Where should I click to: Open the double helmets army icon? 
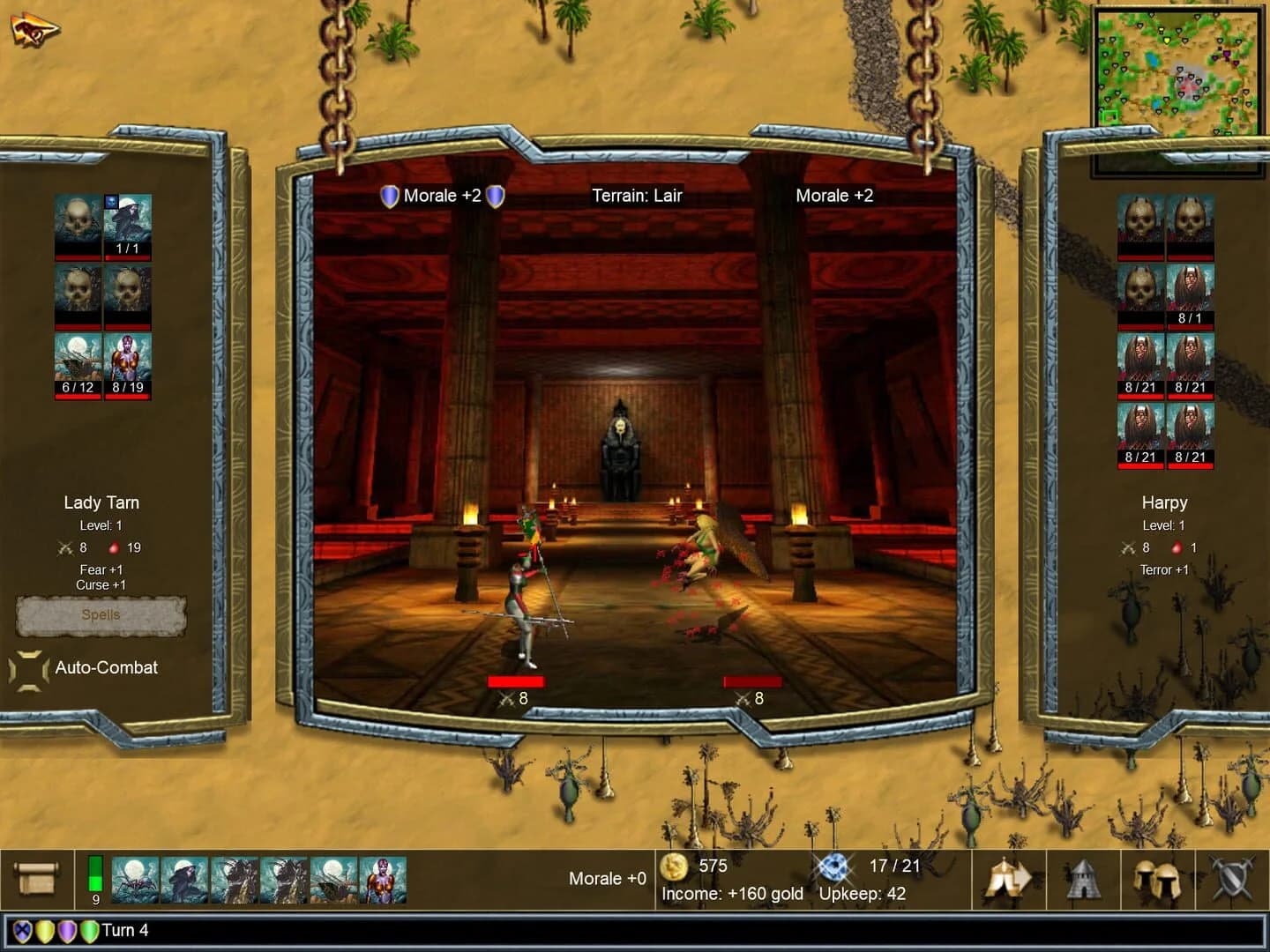[x=1157, y=877]
